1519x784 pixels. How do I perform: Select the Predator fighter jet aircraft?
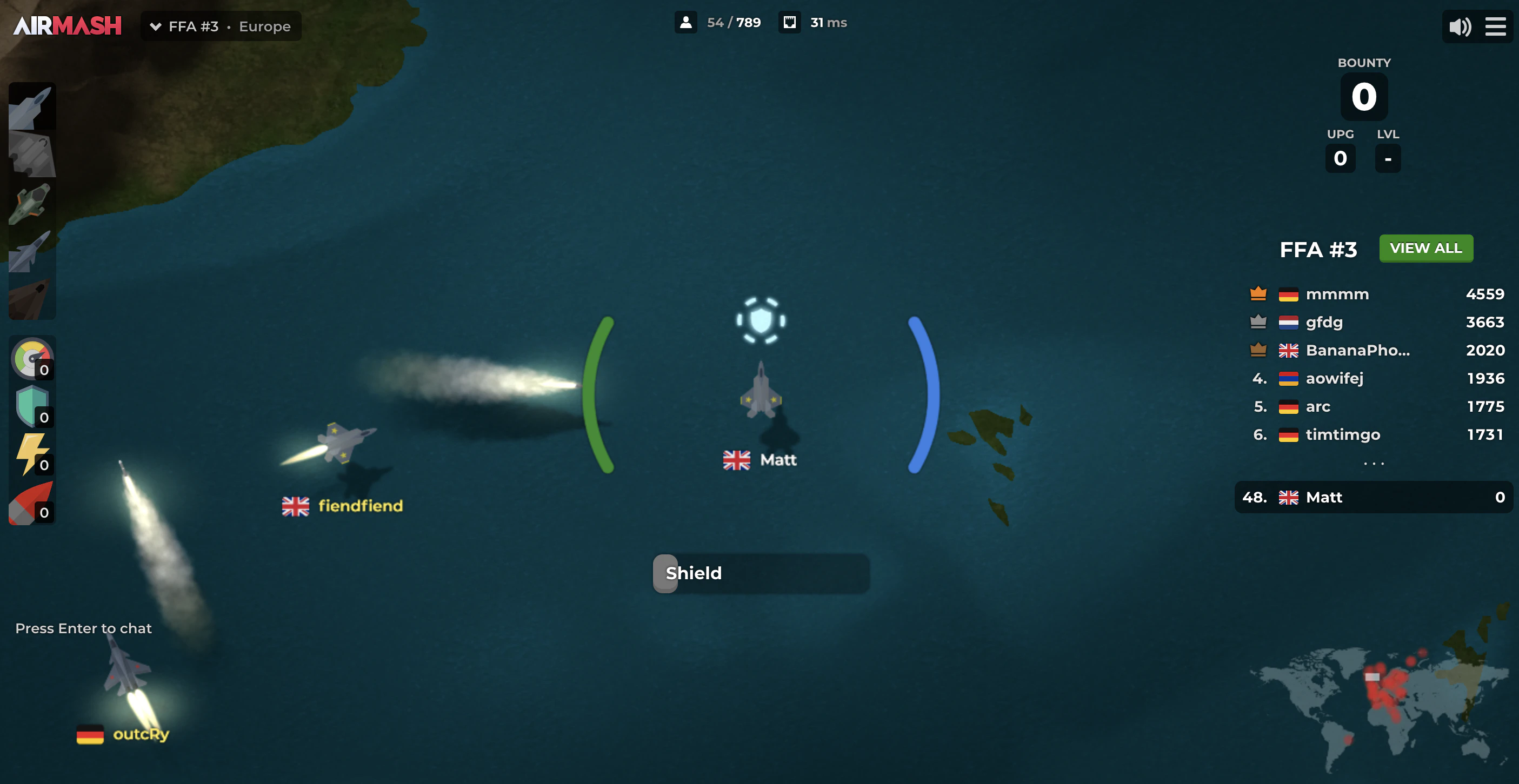pyautogui.click(x=32, y=106)
